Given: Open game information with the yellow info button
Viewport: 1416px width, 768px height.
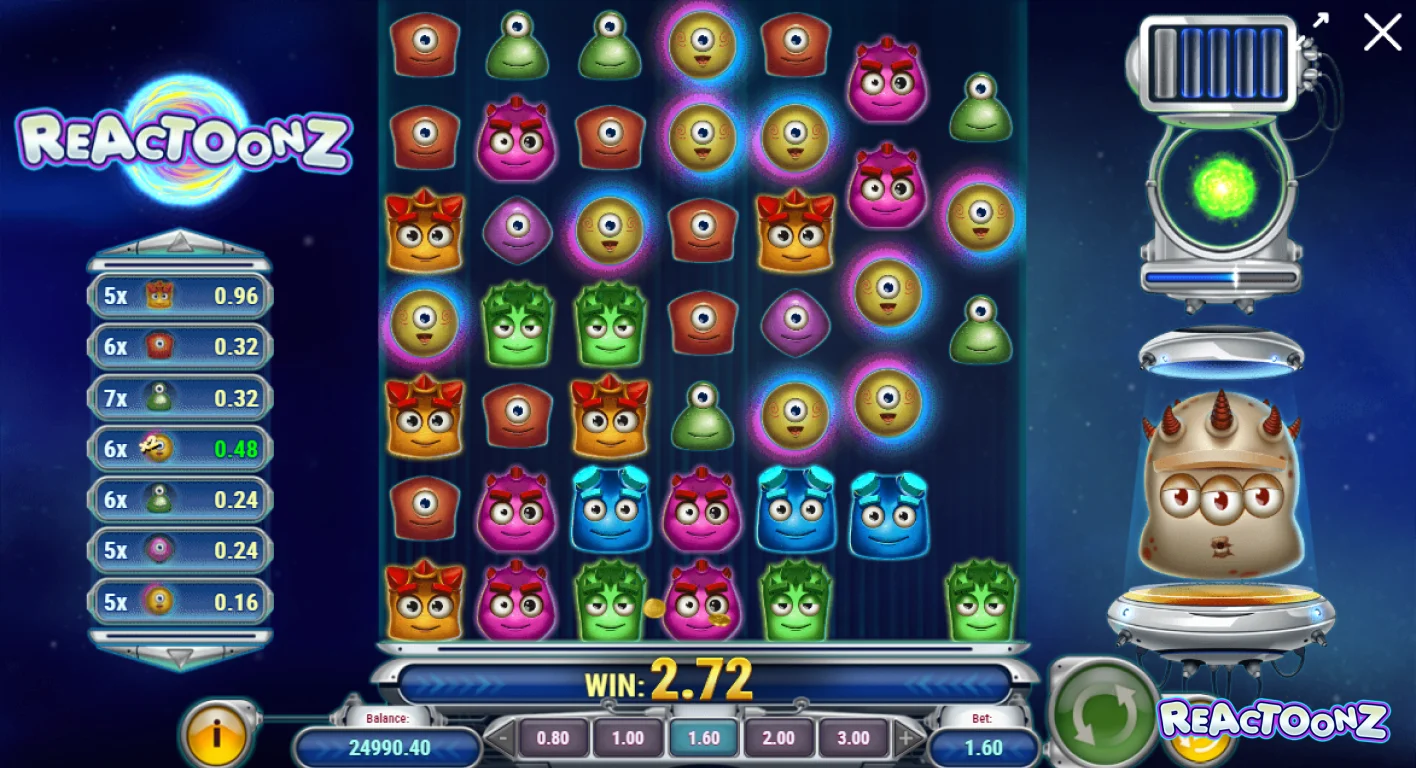Looking at the screenshot, I should point(218,737).
